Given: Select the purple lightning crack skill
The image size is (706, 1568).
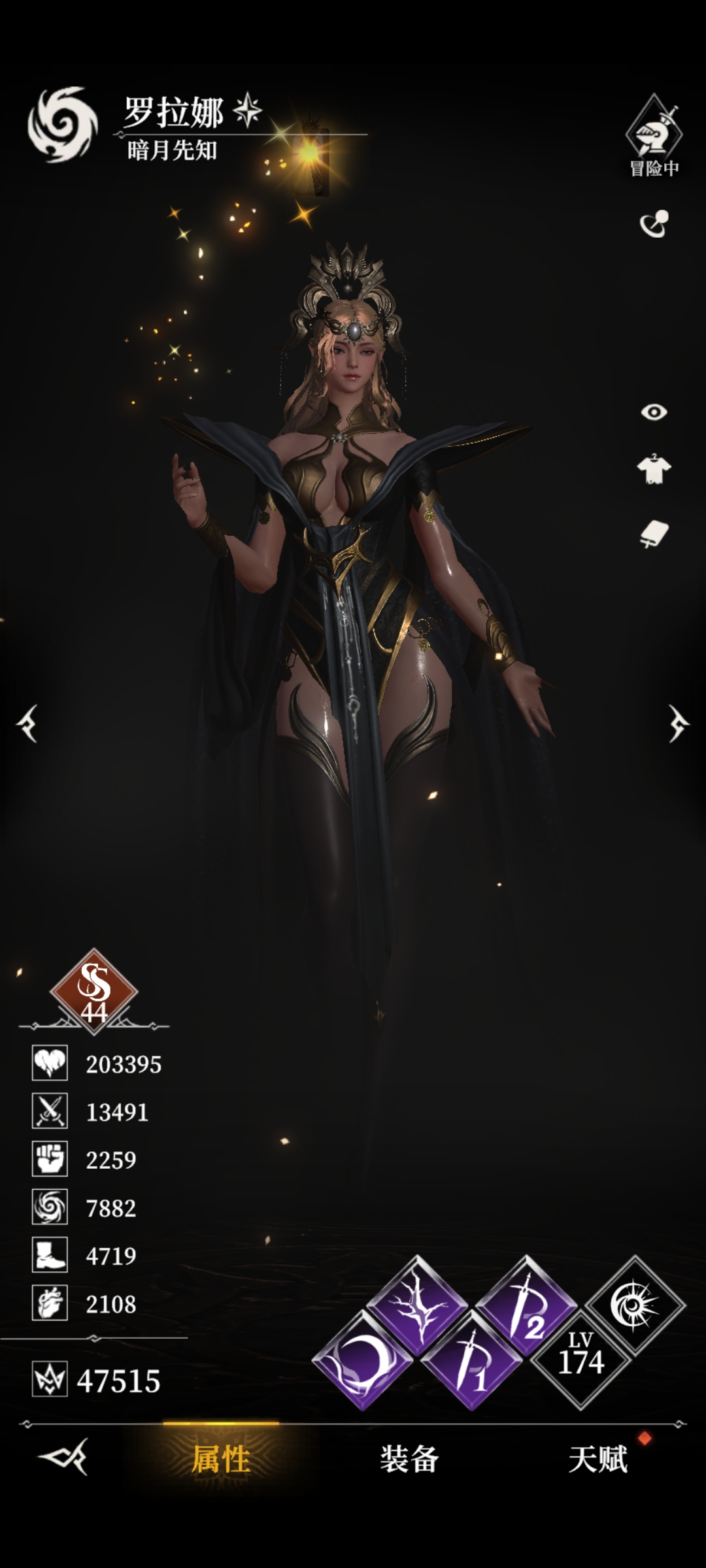Looking at the screenshot, I should click(x=418, y=1307).
